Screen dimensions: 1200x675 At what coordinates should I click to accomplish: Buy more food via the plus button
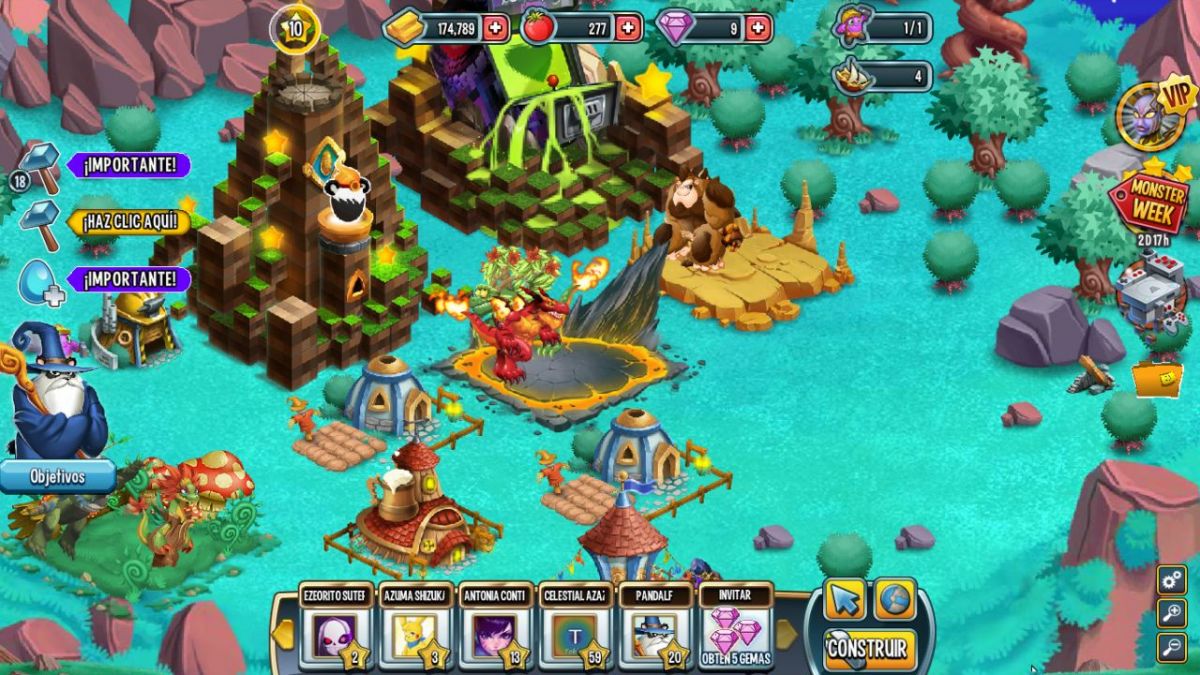(627, 28)
